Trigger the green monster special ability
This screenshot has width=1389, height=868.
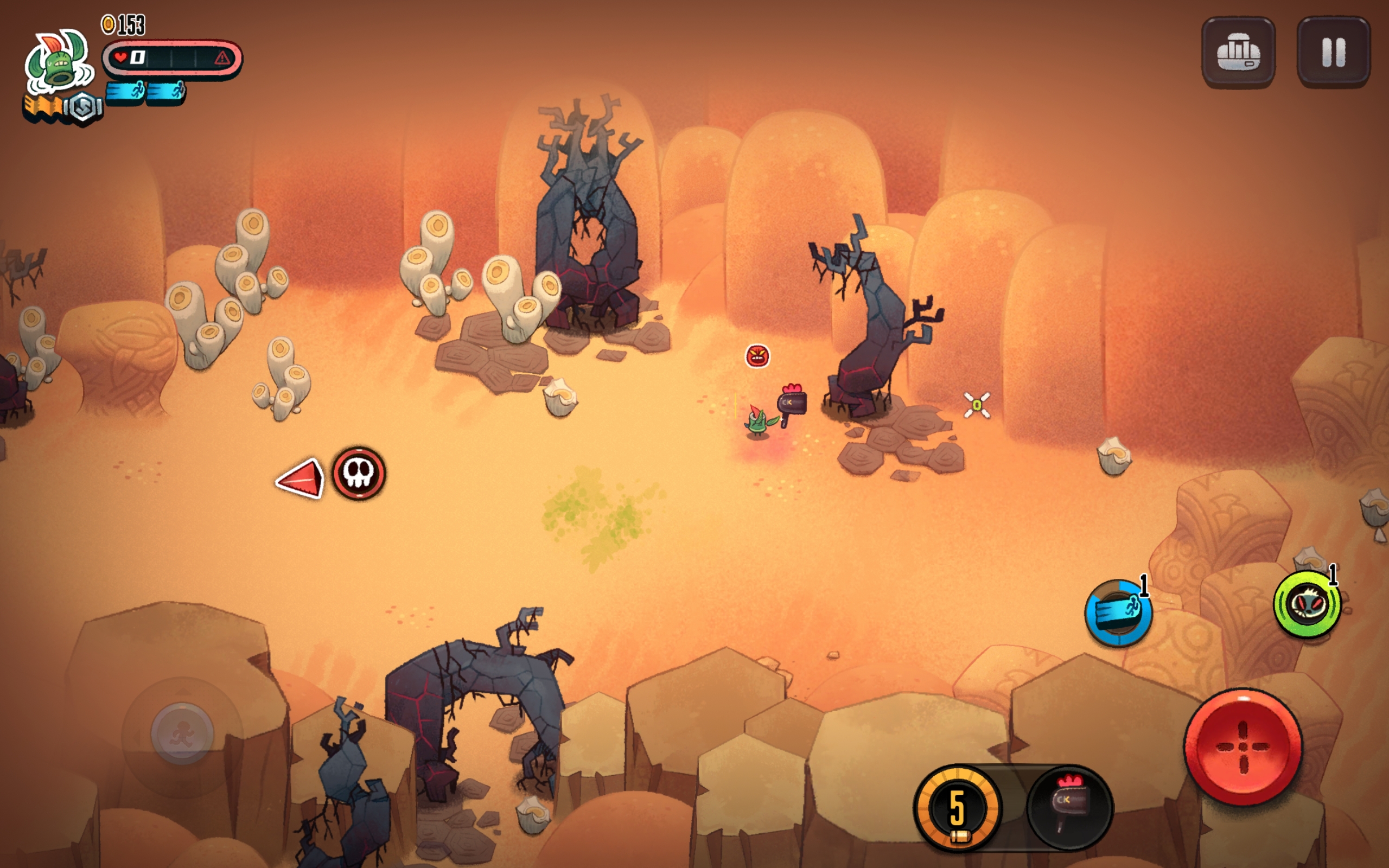1307,604
